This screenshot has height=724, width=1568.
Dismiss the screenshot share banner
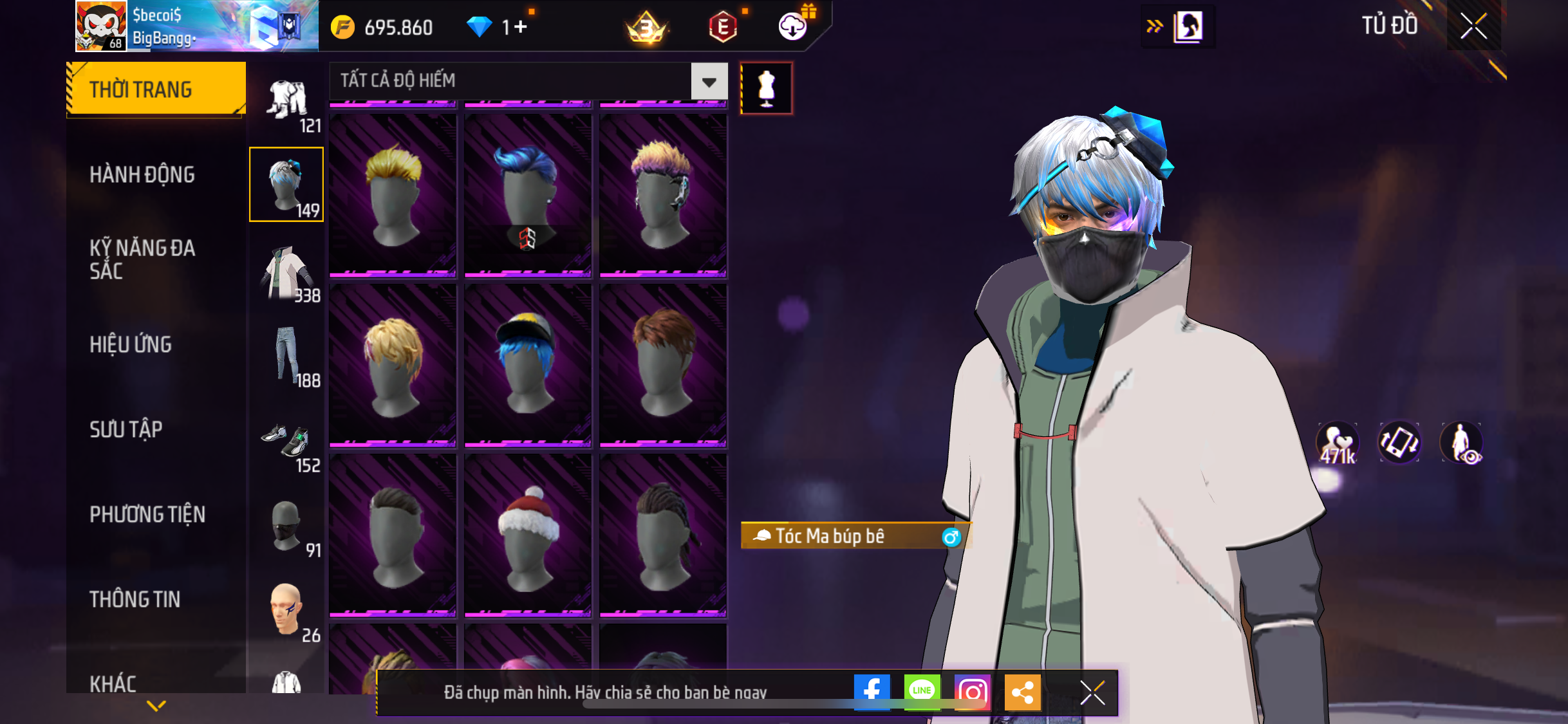click(1092, 692)
